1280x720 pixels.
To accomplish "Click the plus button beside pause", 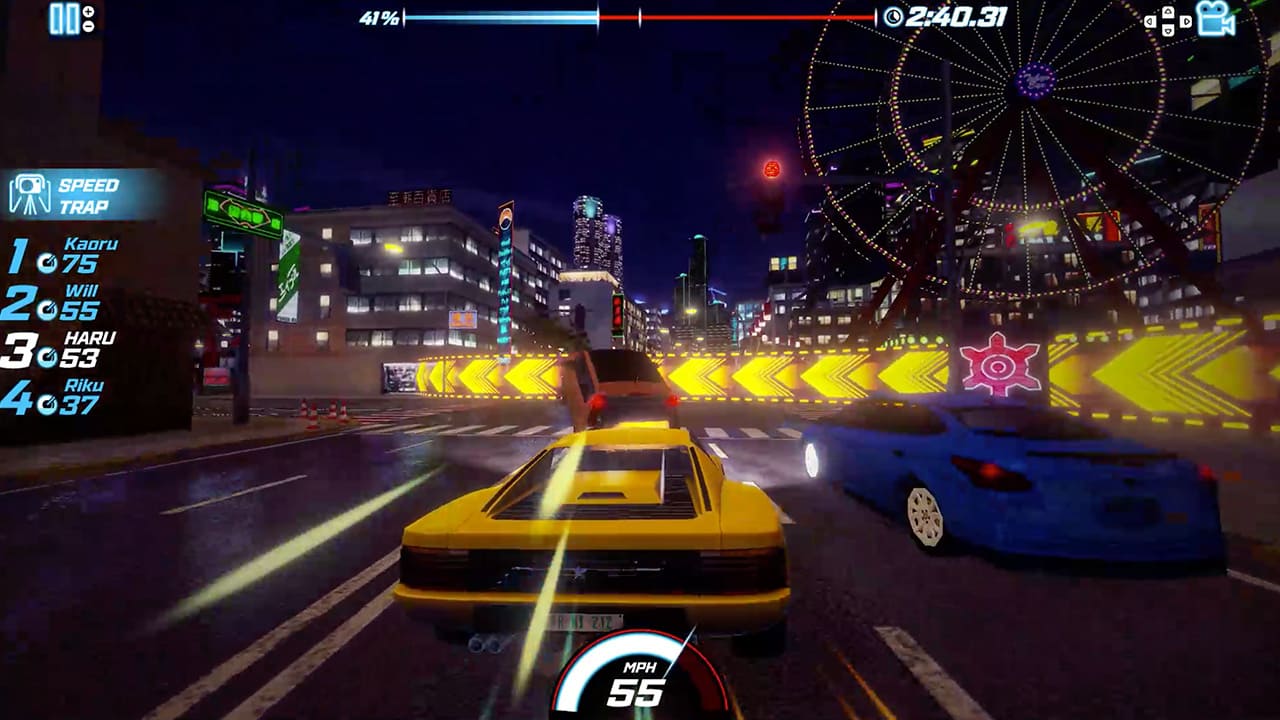I will click(x=88, y=12).
